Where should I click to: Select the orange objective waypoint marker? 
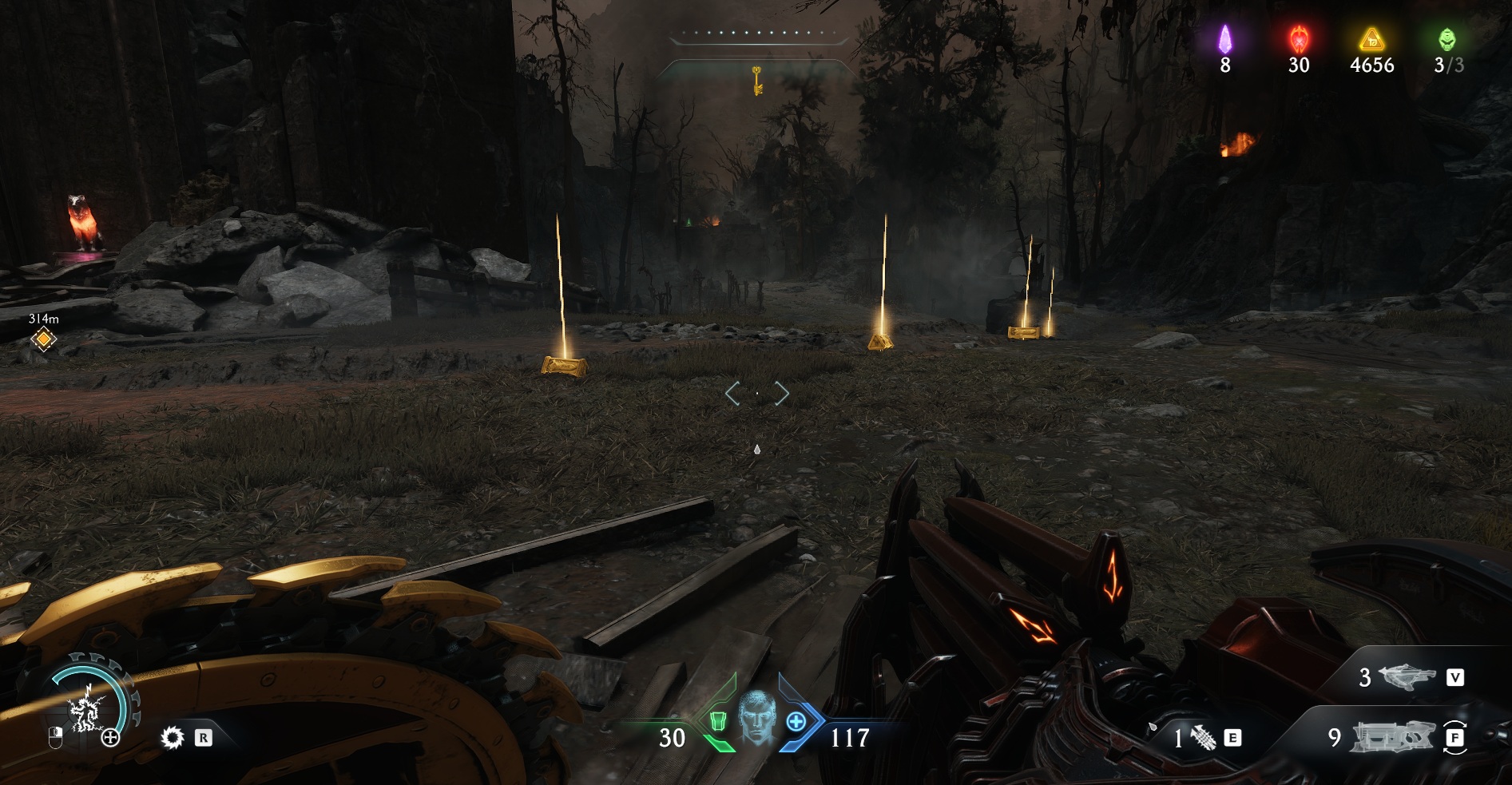43,339
